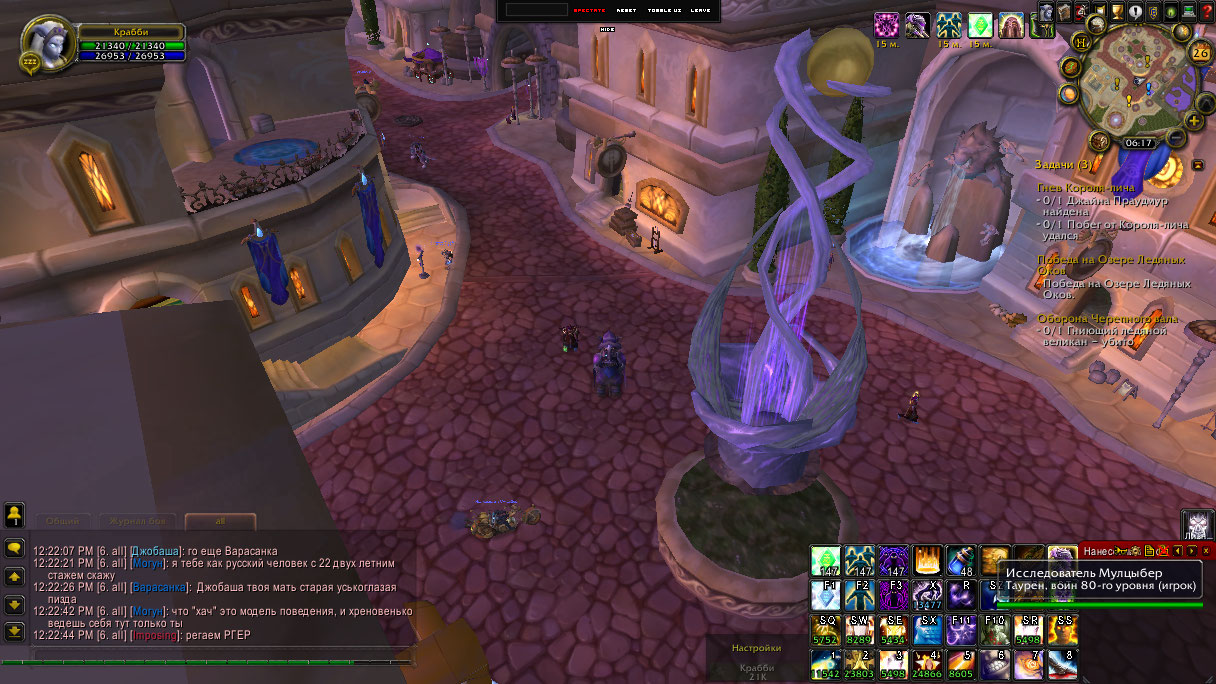Close the red damage meter window
The width and height of the screenshot is (1216, 684).
tap(1206, 550)
